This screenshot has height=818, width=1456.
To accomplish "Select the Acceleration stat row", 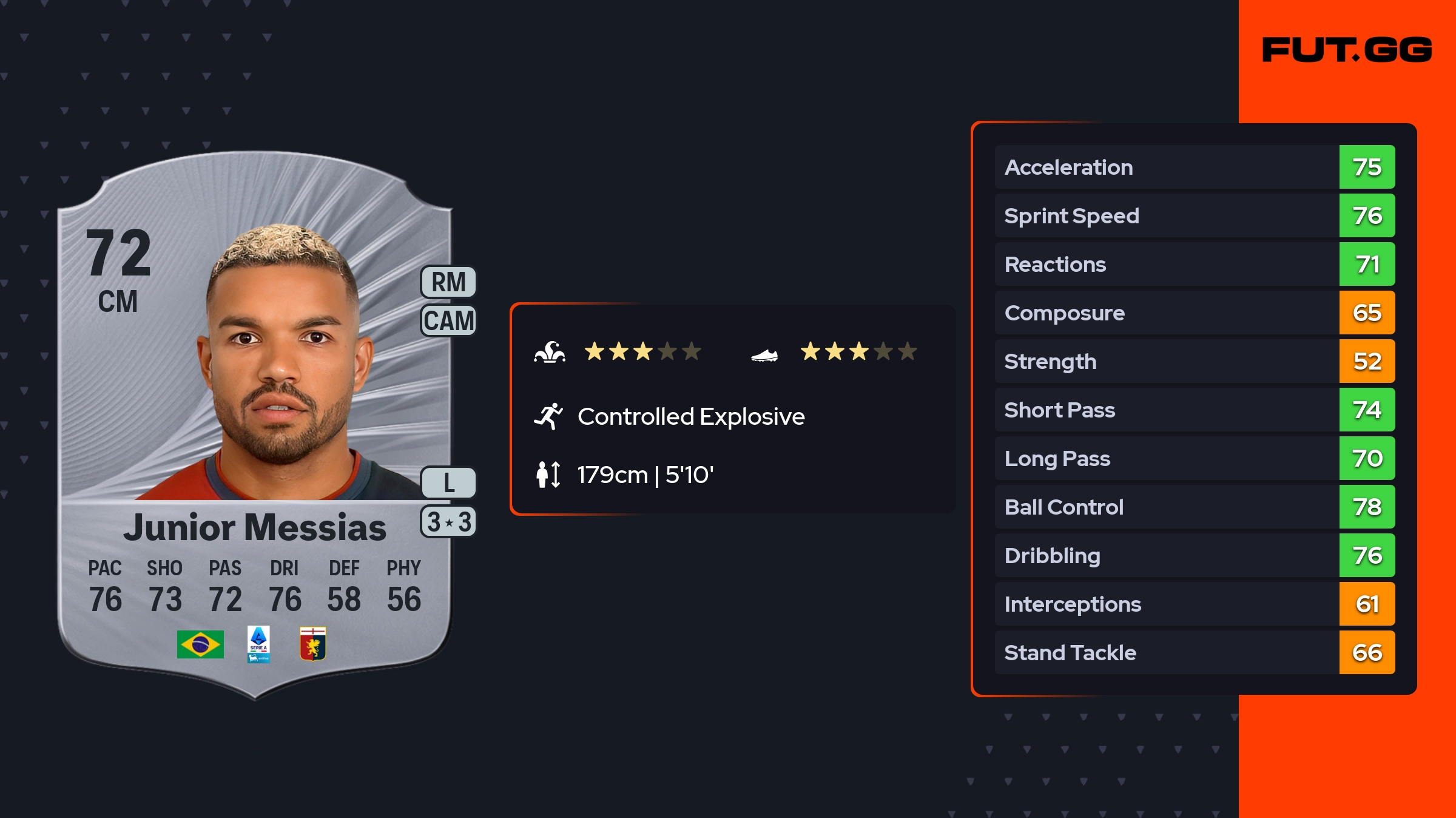I will [1194, 167].
